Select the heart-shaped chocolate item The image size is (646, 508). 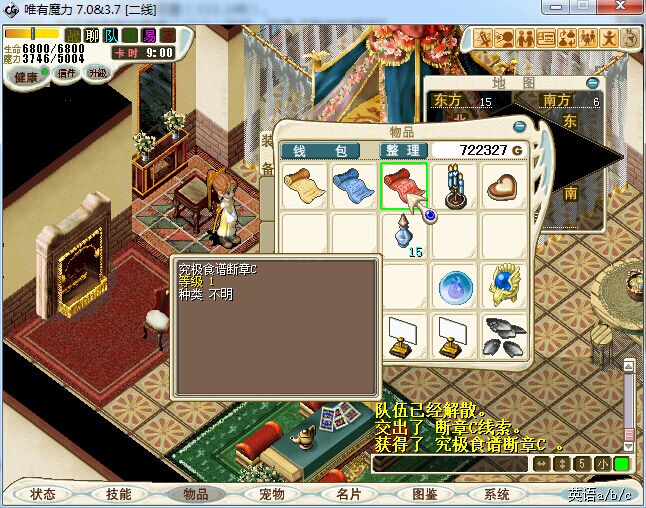pos(504,186)
